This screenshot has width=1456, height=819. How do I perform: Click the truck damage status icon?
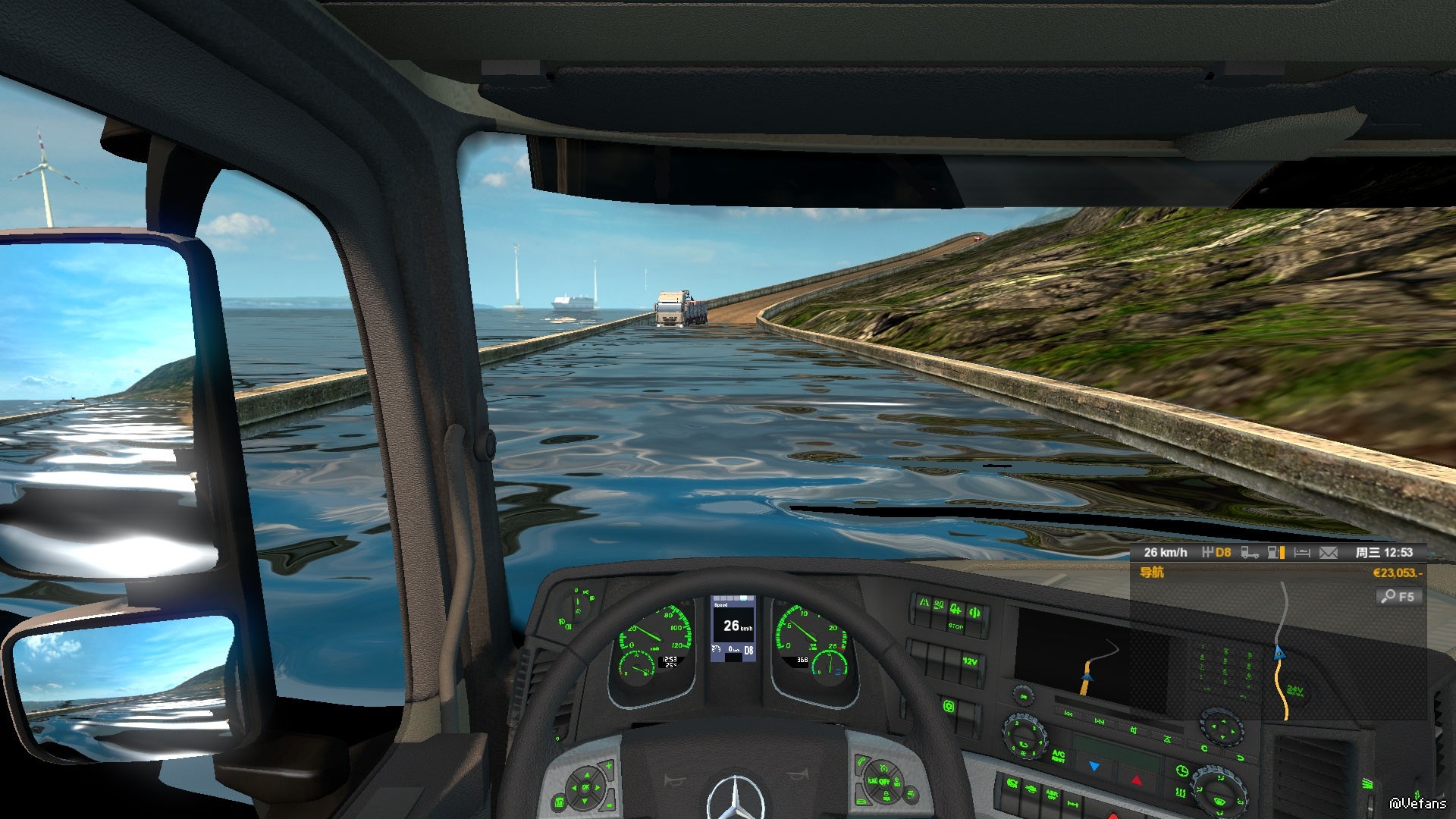pos(1249,553)
